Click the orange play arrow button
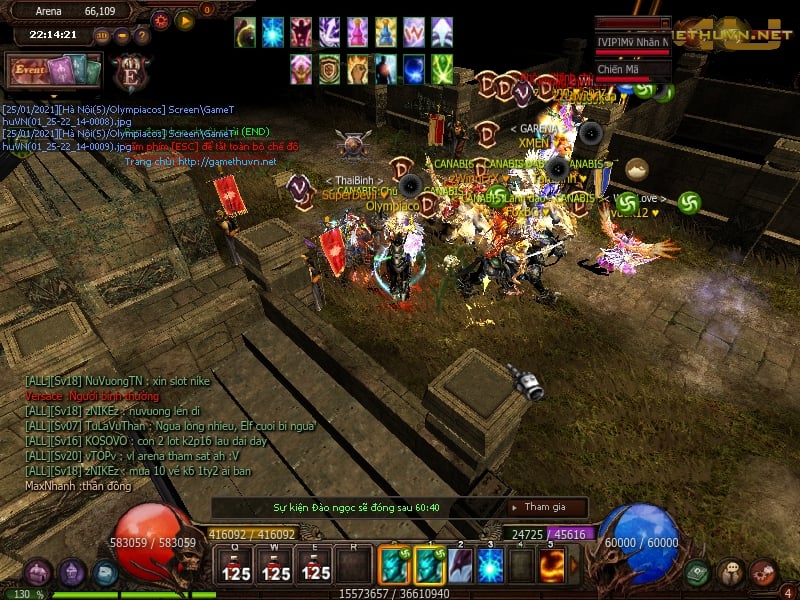The width and height of the screenshot is (800, 600). coord(185,19)
